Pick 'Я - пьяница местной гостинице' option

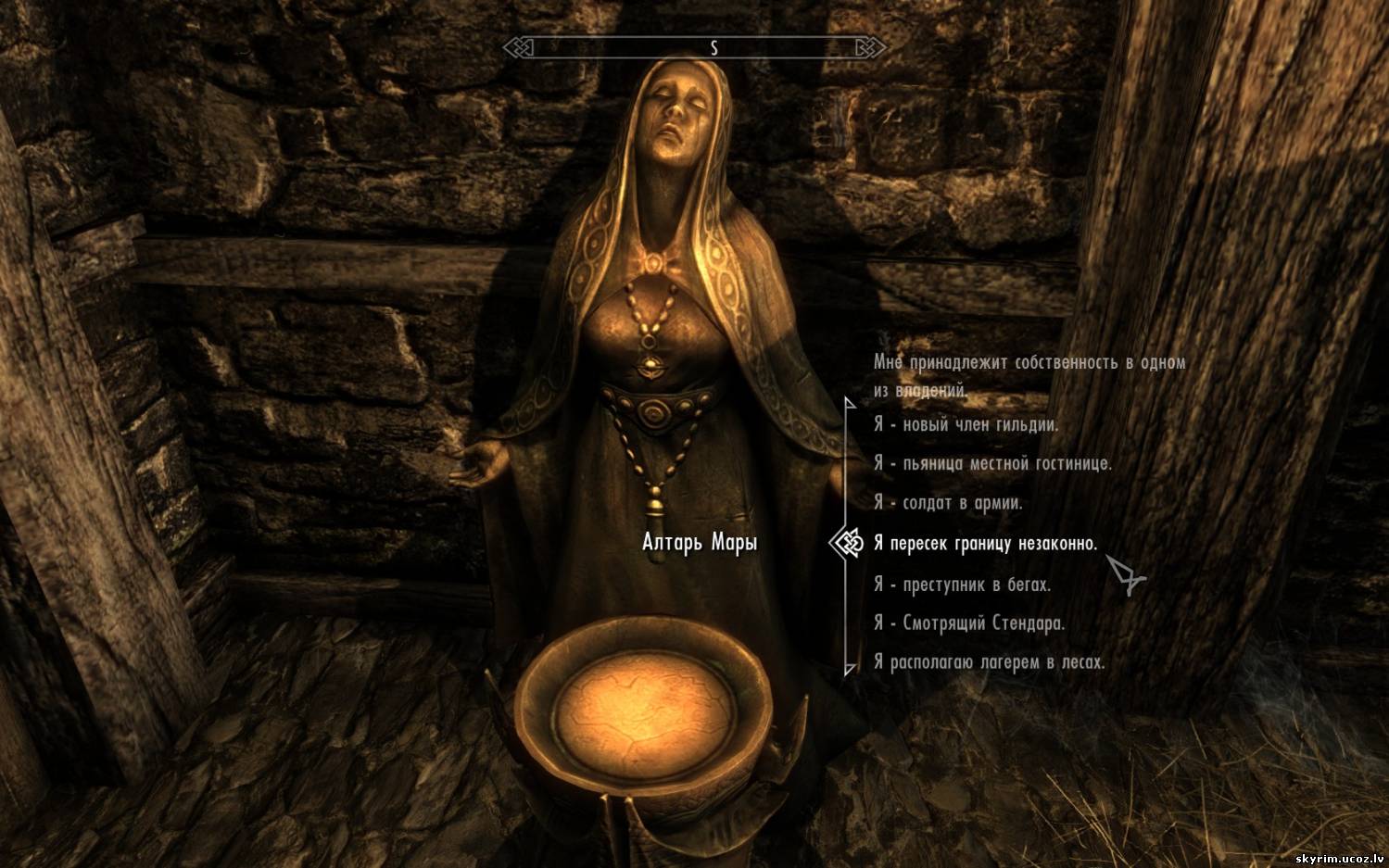[x=992, y=463]
